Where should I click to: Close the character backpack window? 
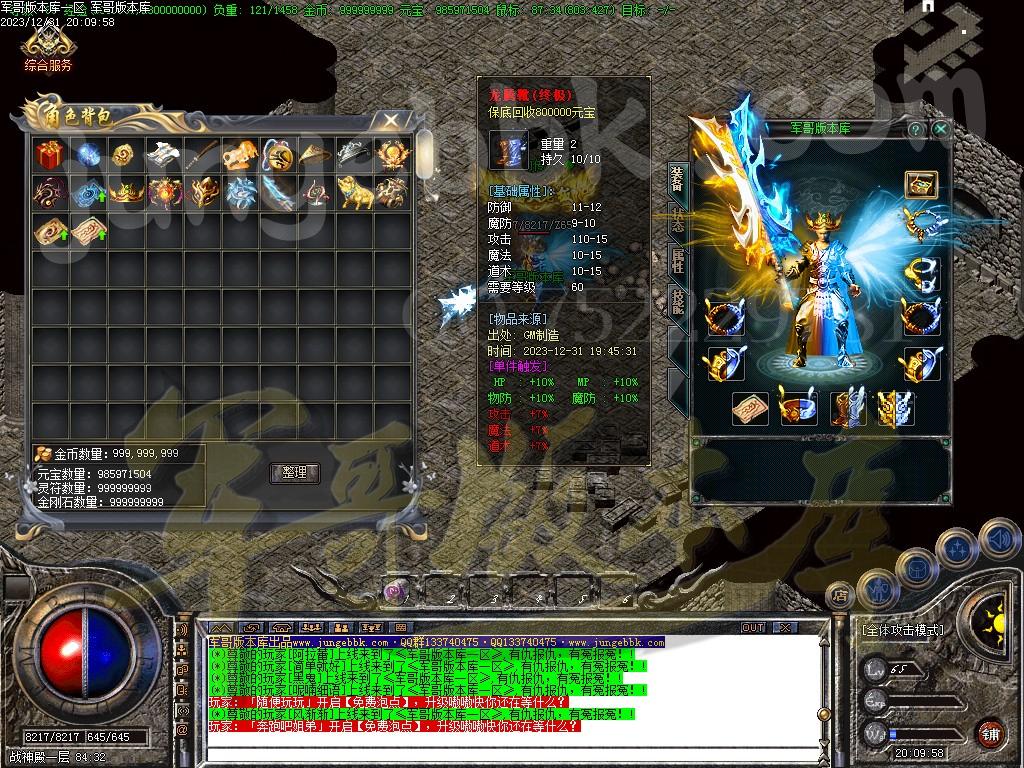pos(390,120)
